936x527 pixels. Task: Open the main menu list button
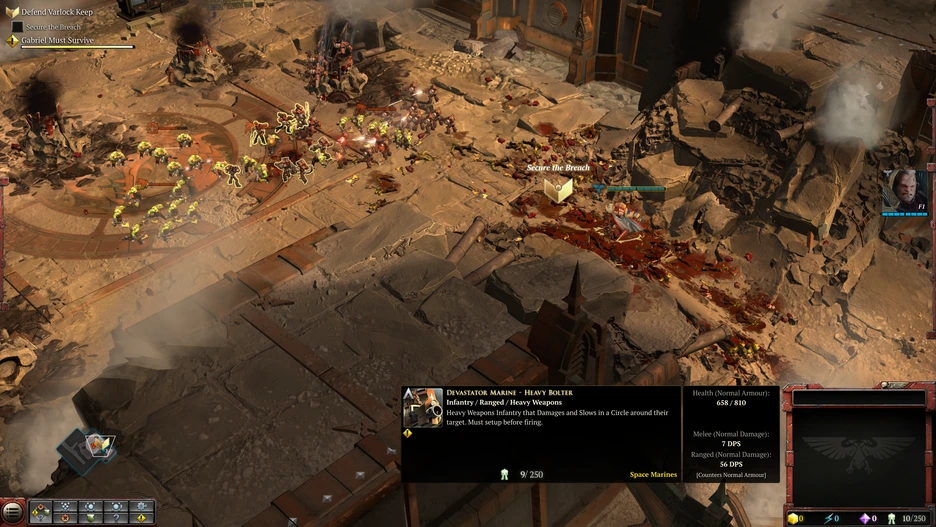[12, 513]
